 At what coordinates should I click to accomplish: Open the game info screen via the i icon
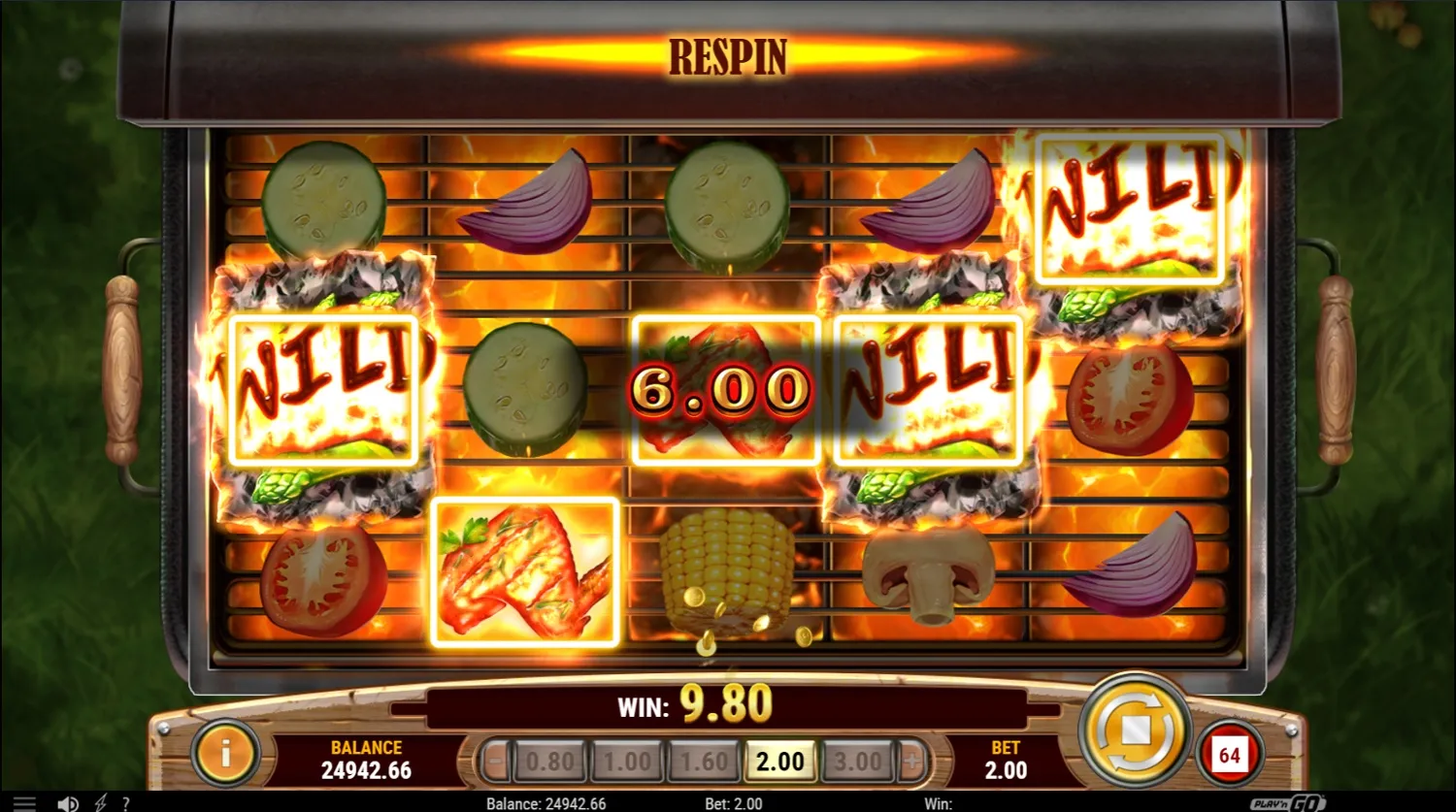(x=225, y=755)
